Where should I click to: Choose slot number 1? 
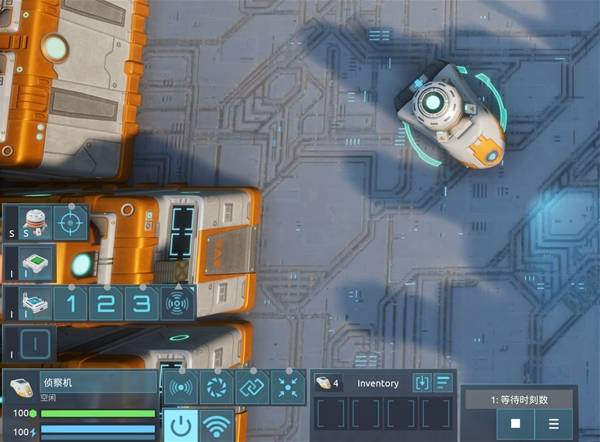click(x=71, y=303)
